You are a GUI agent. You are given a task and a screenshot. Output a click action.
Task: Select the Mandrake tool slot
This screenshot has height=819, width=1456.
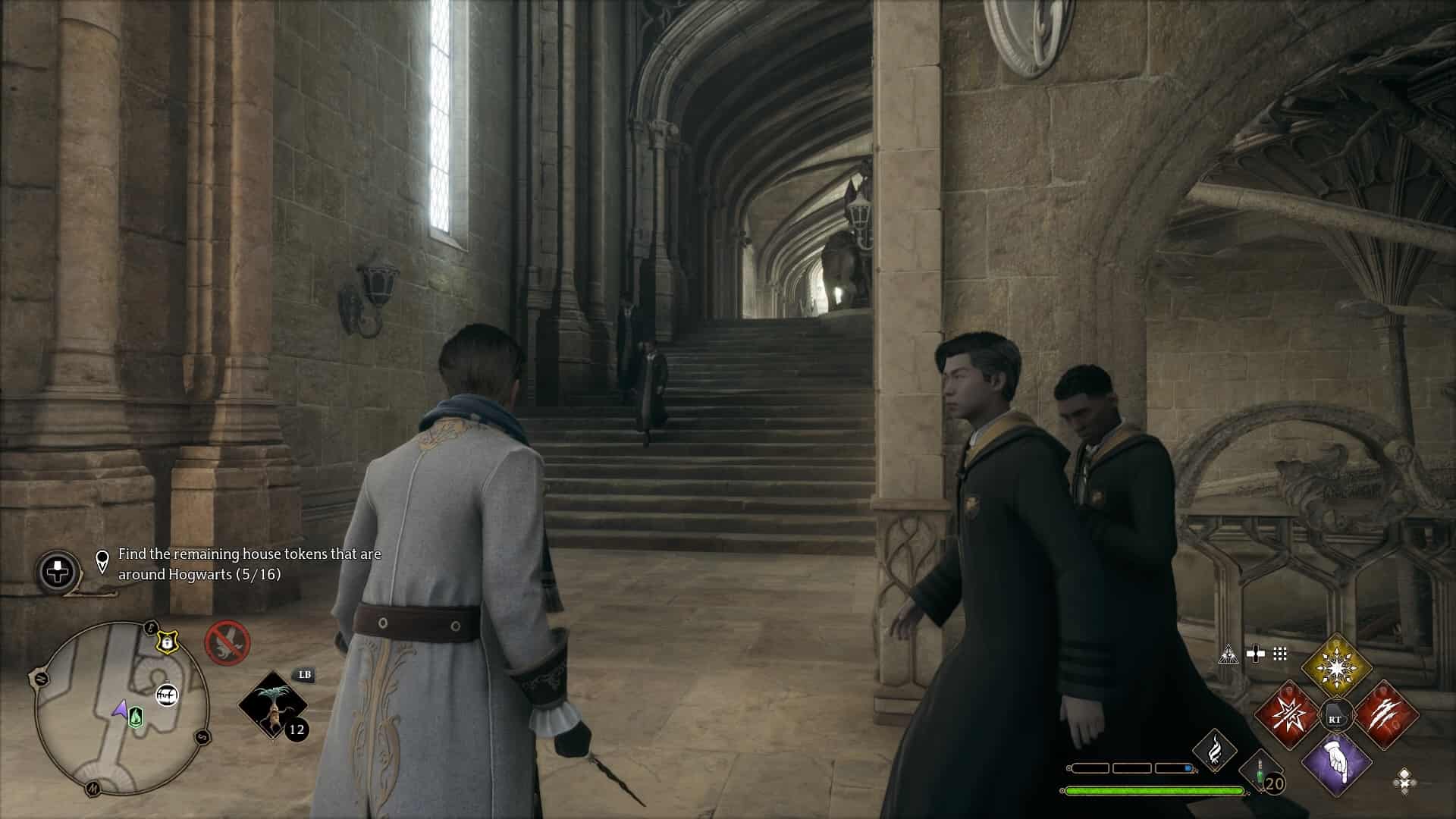(272, 704)
